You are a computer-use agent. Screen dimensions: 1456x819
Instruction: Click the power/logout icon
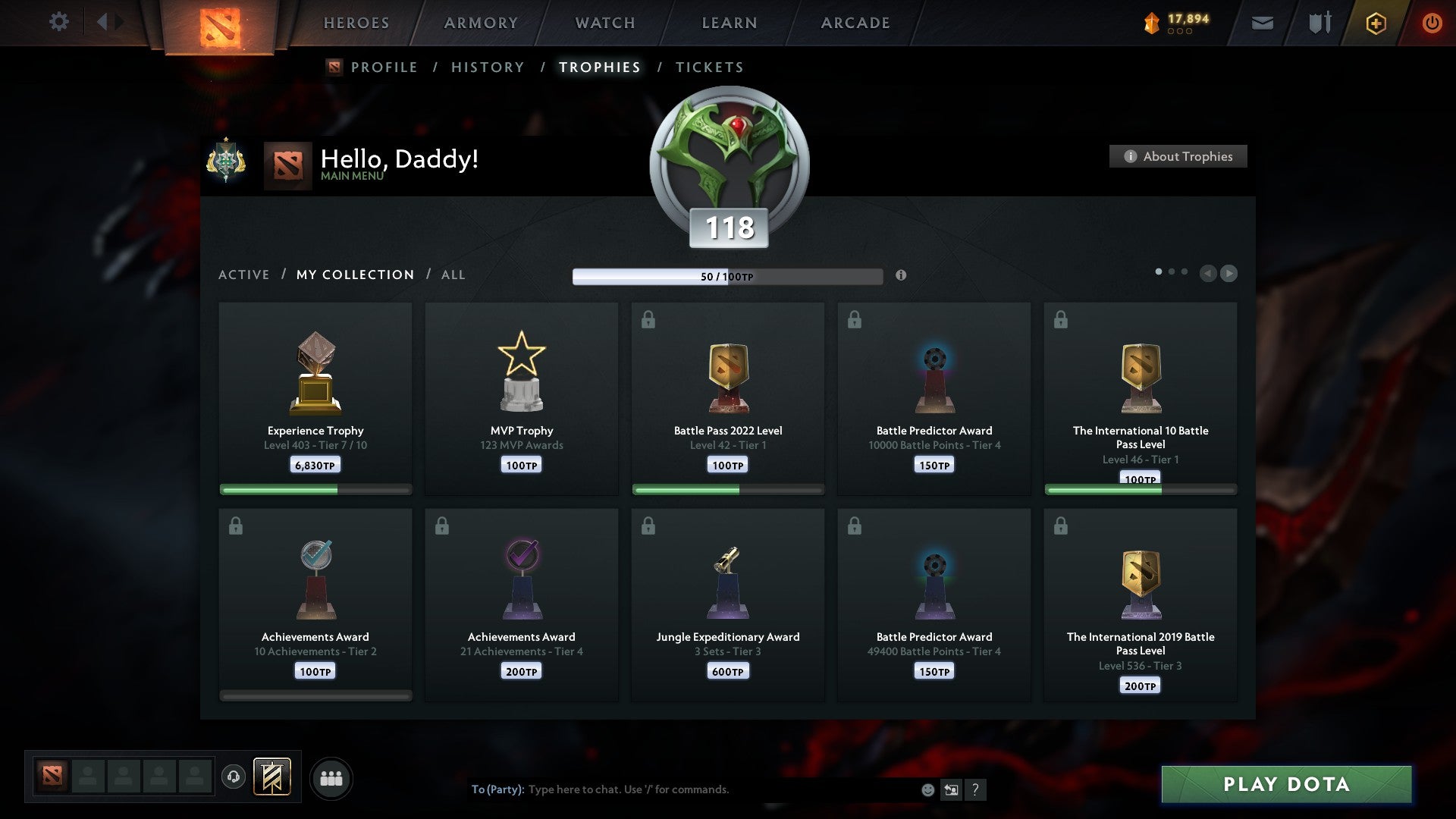pos(1433,23)
